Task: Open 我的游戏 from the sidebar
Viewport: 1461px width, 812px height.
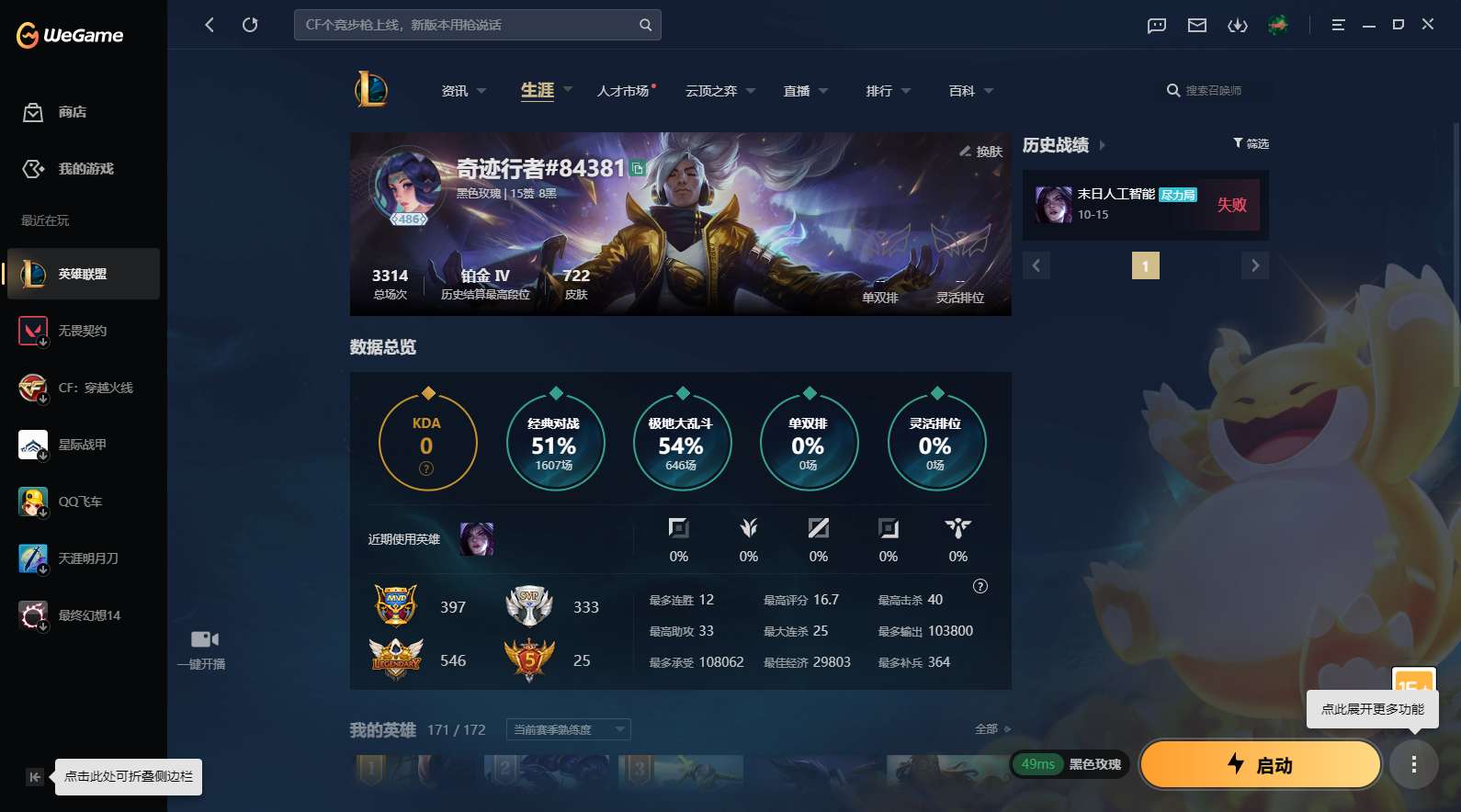Action: [x=33, y=169]
